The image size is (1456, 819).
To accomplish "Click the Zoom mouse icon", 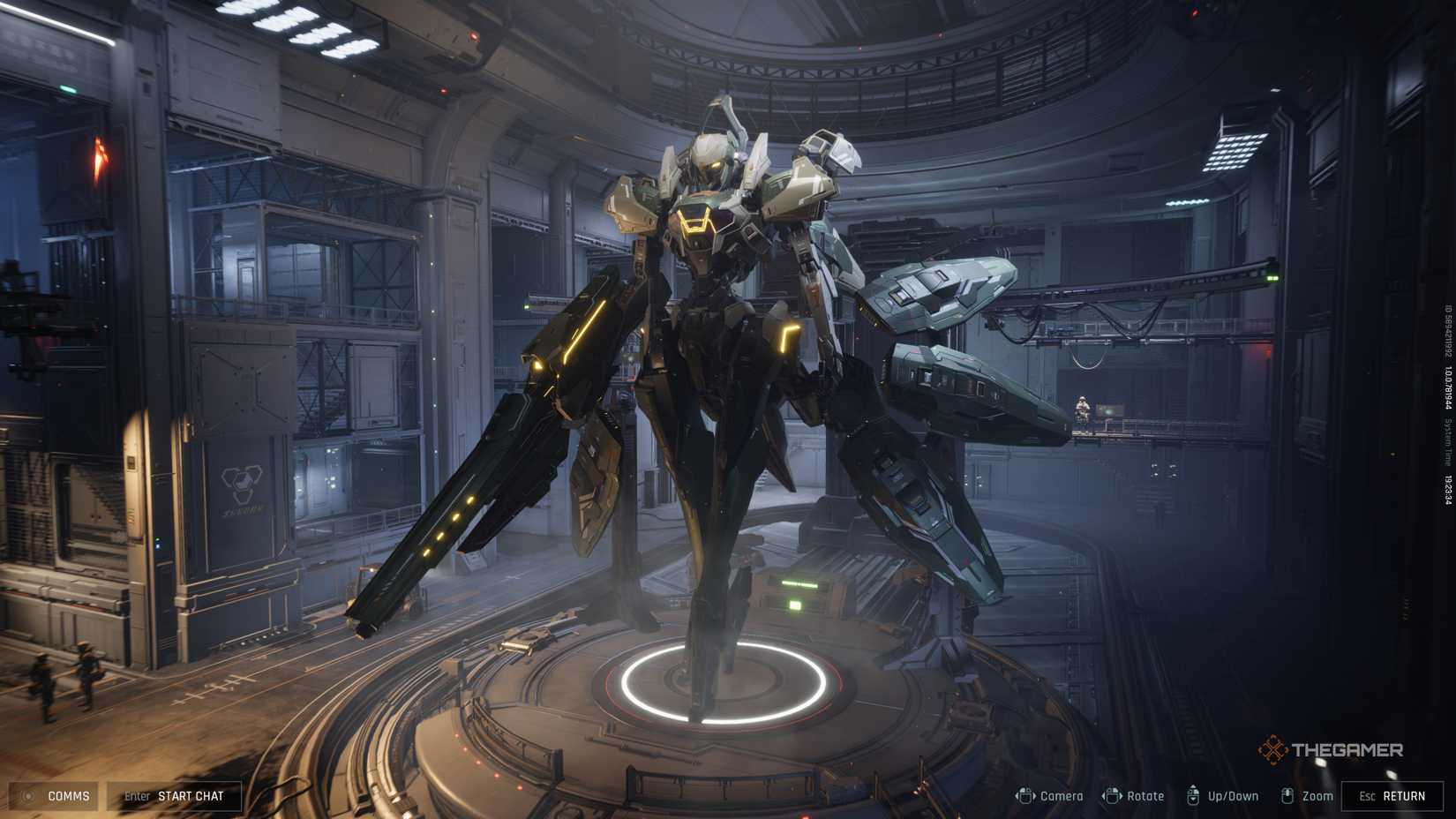I will (x=1287, y=794).
